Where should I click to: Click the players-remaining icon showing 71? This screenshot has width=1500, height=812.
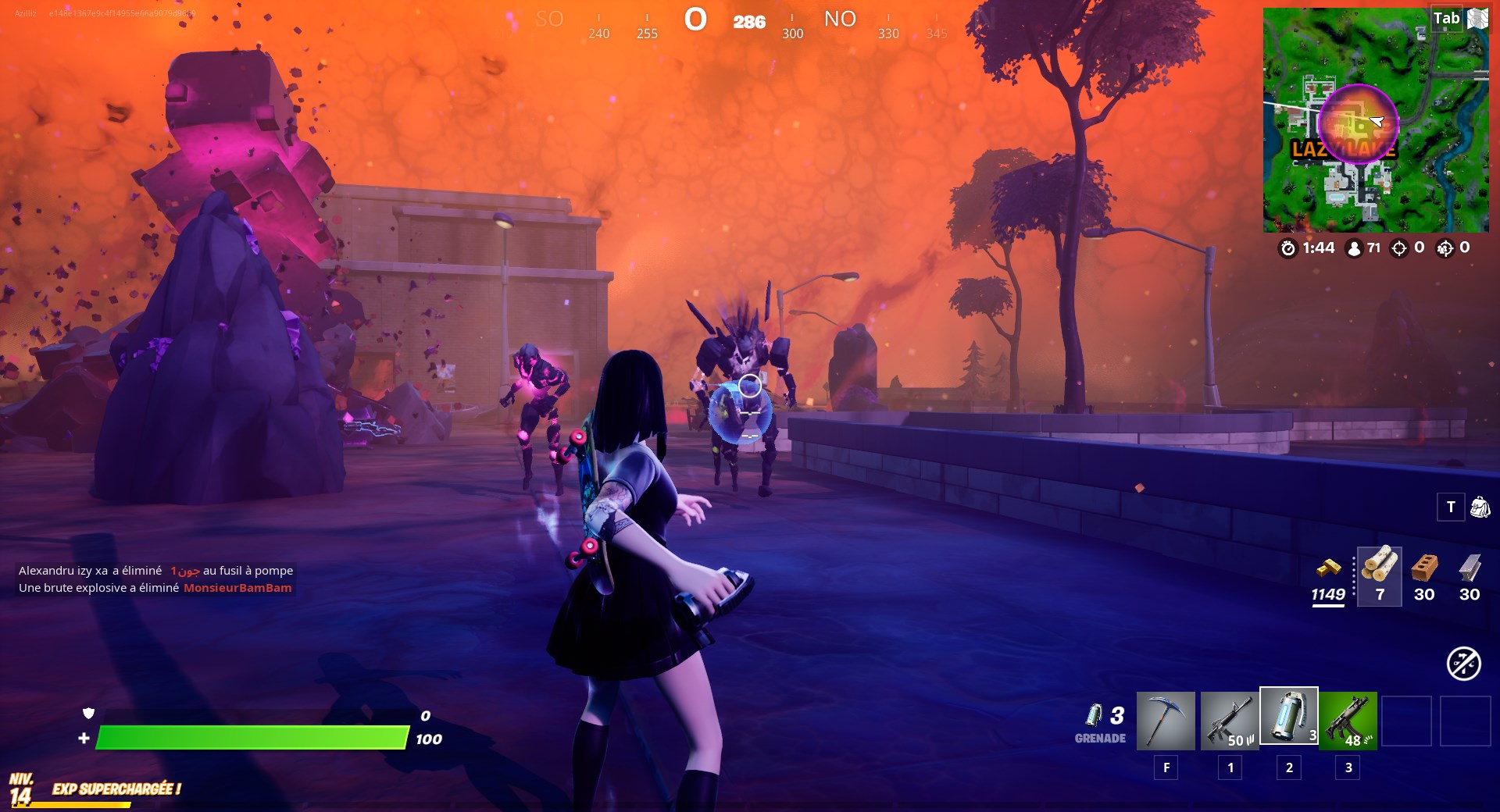coord(1353,250)
